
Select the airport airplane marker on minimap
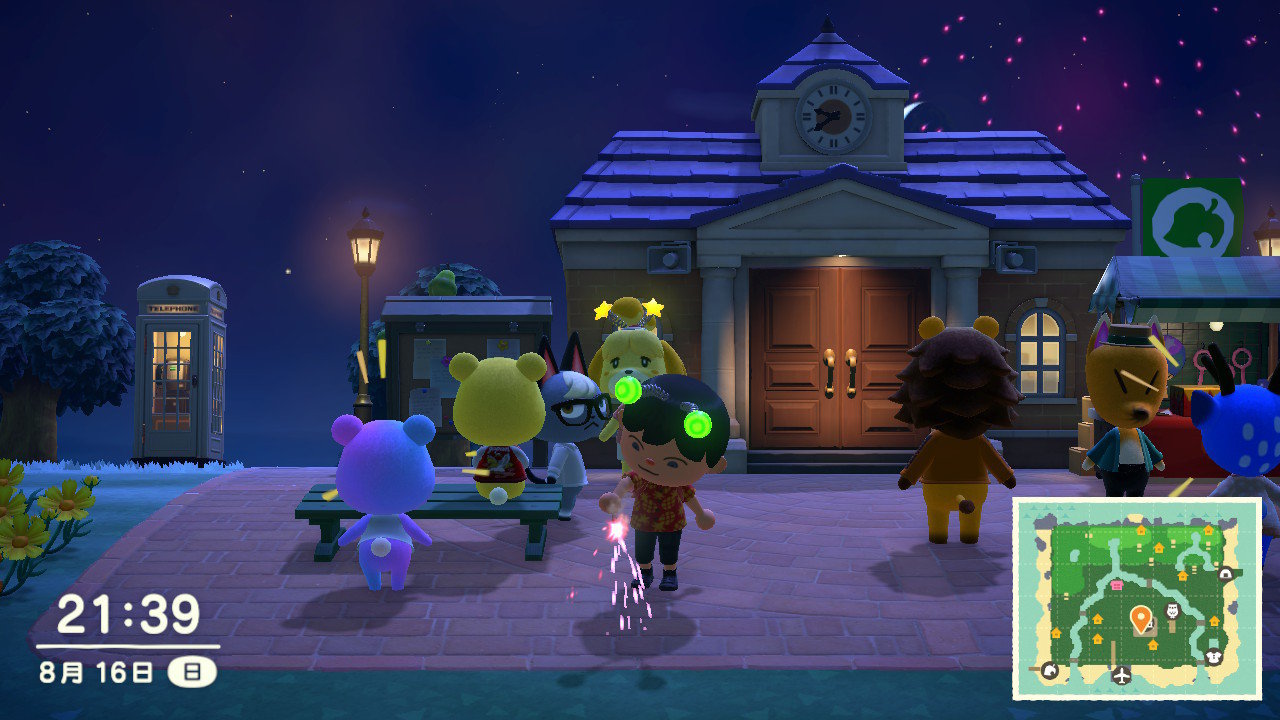pyautogui.click(x=1121, y=675)
